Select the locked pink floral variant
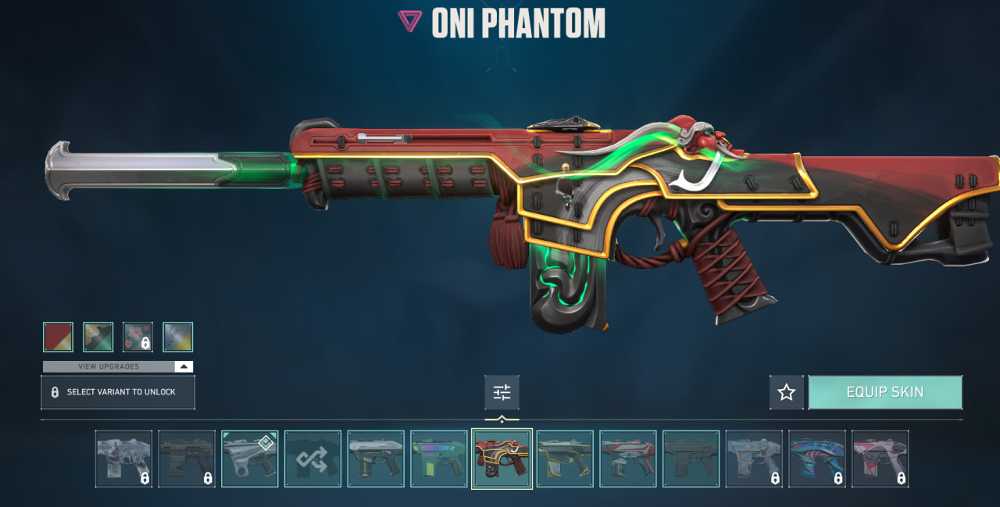Image resolution: width=1000 pixels, height=507 pixels. click(138, 337)
